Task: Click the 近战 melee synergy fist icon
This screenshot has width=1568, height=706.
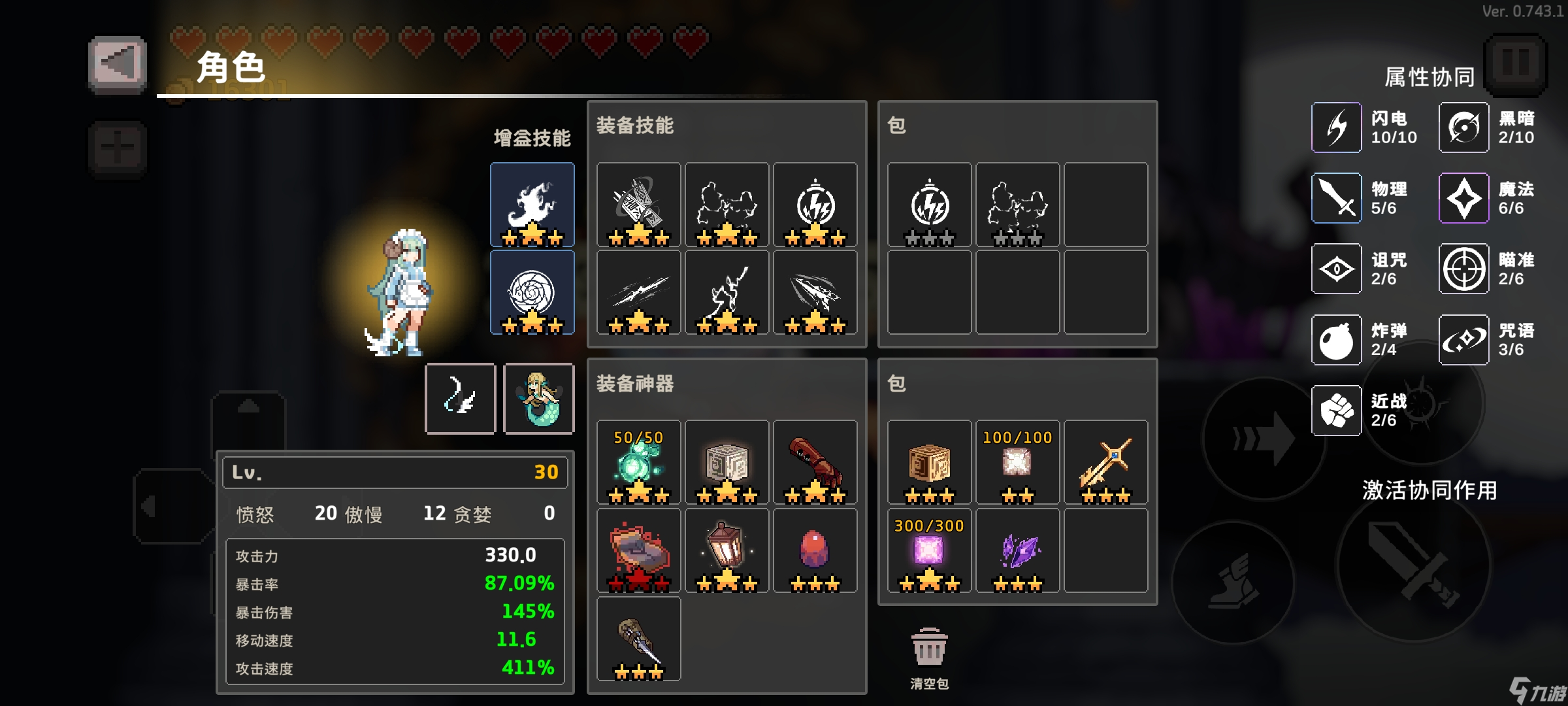Action: (x=1335, y=410)
